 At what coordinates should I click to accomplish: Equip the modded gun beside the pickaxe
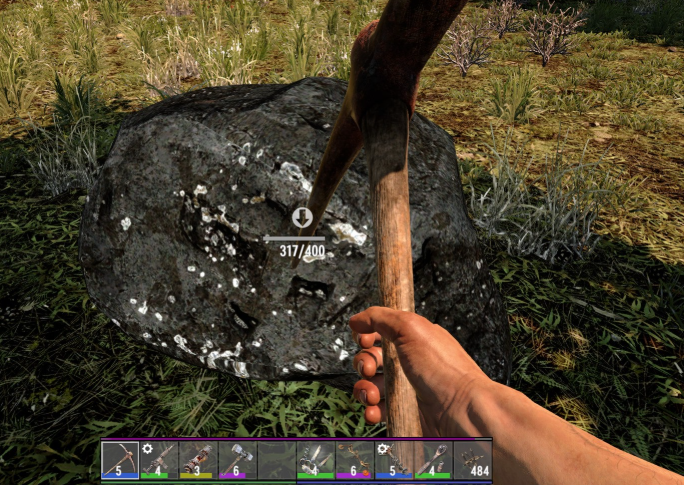pos(159,459)
